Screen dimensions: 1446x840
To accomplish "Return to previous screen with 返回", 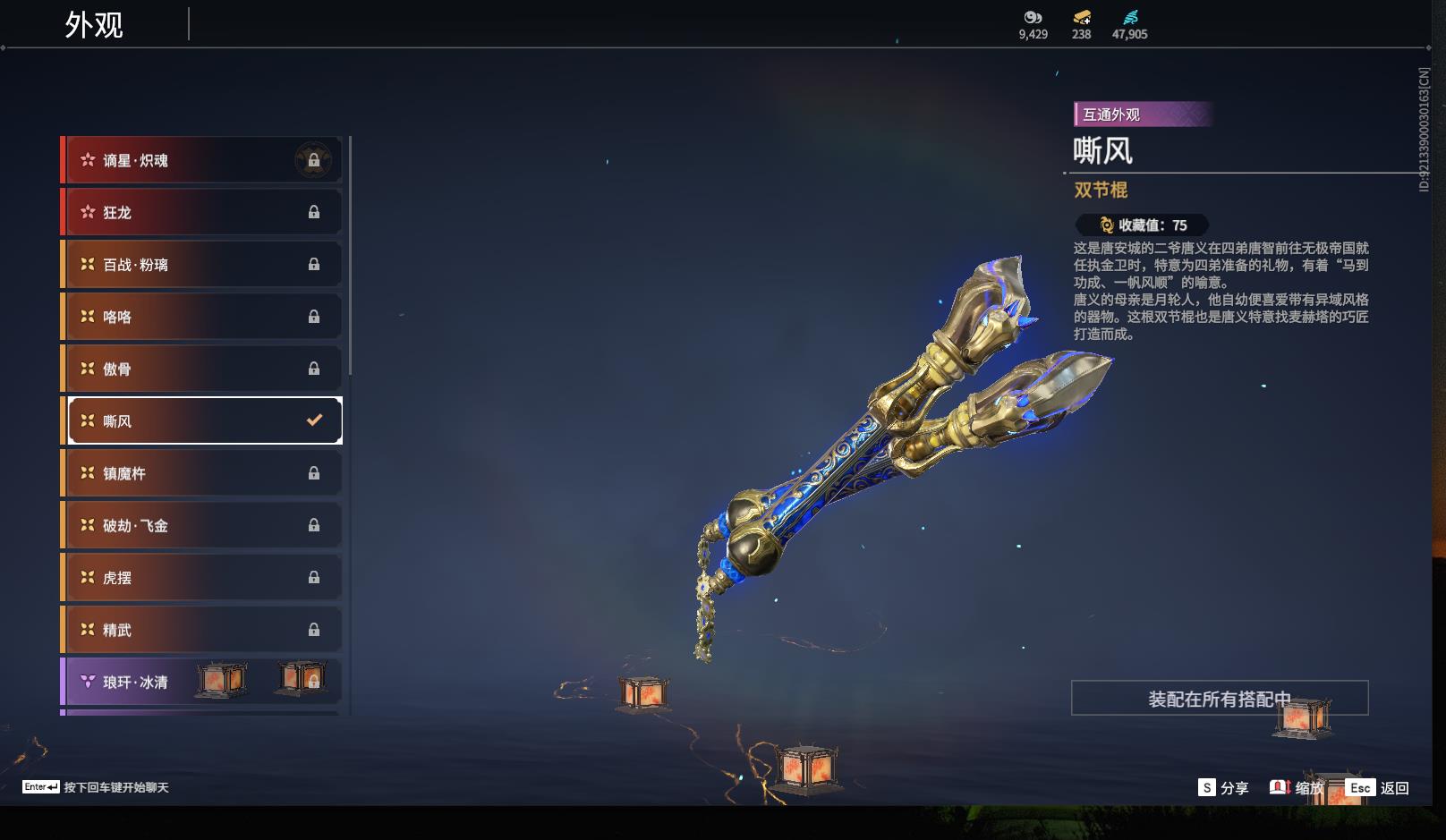I will click(x=1378, y=788).
